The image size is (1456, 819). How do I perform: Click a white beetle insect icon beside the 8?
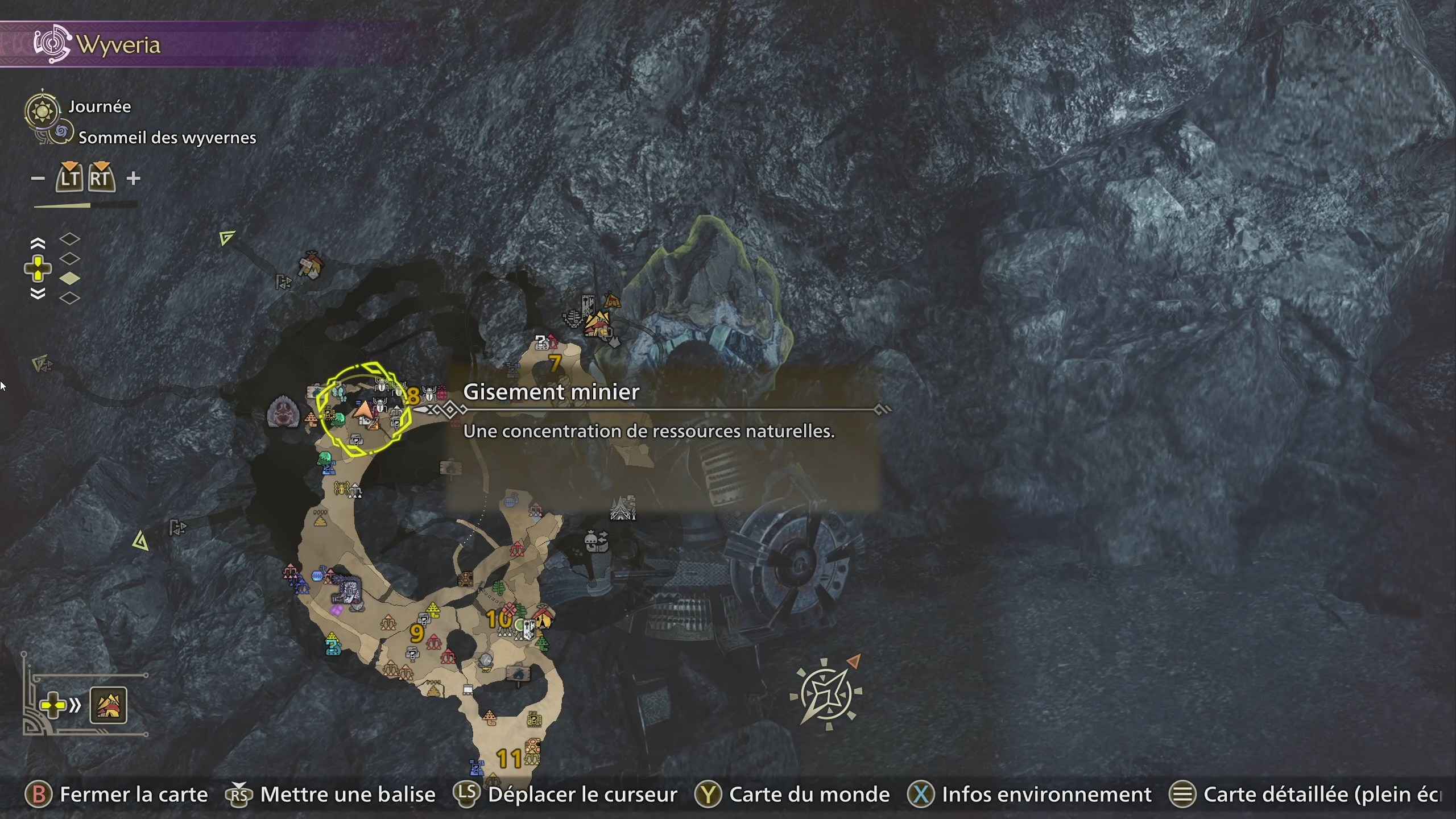(x=429, y=394)
